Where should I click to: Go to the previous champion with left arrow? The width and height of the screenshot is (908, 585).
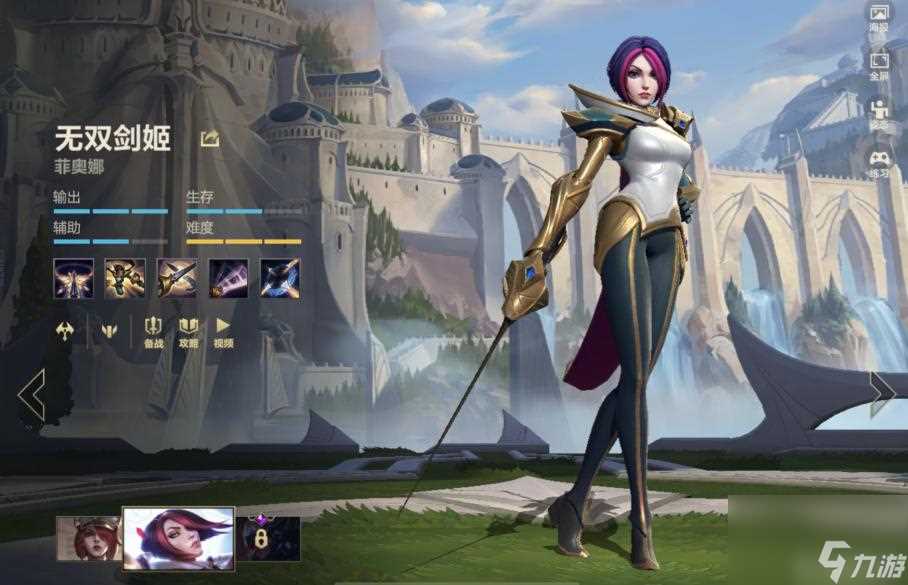[31, 395]
